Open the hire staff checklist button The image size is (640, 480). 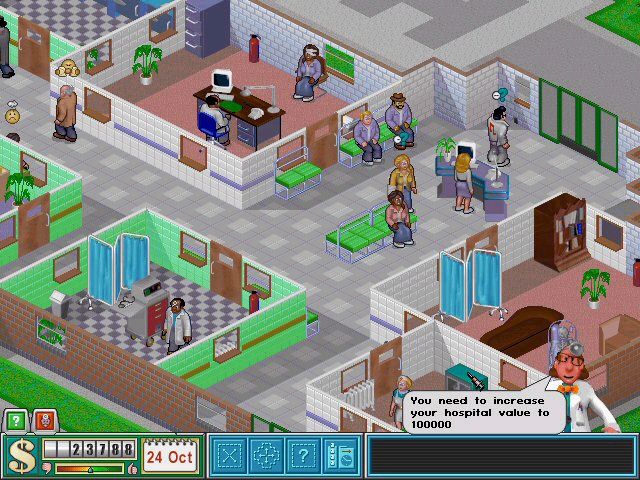pos(338,457)
